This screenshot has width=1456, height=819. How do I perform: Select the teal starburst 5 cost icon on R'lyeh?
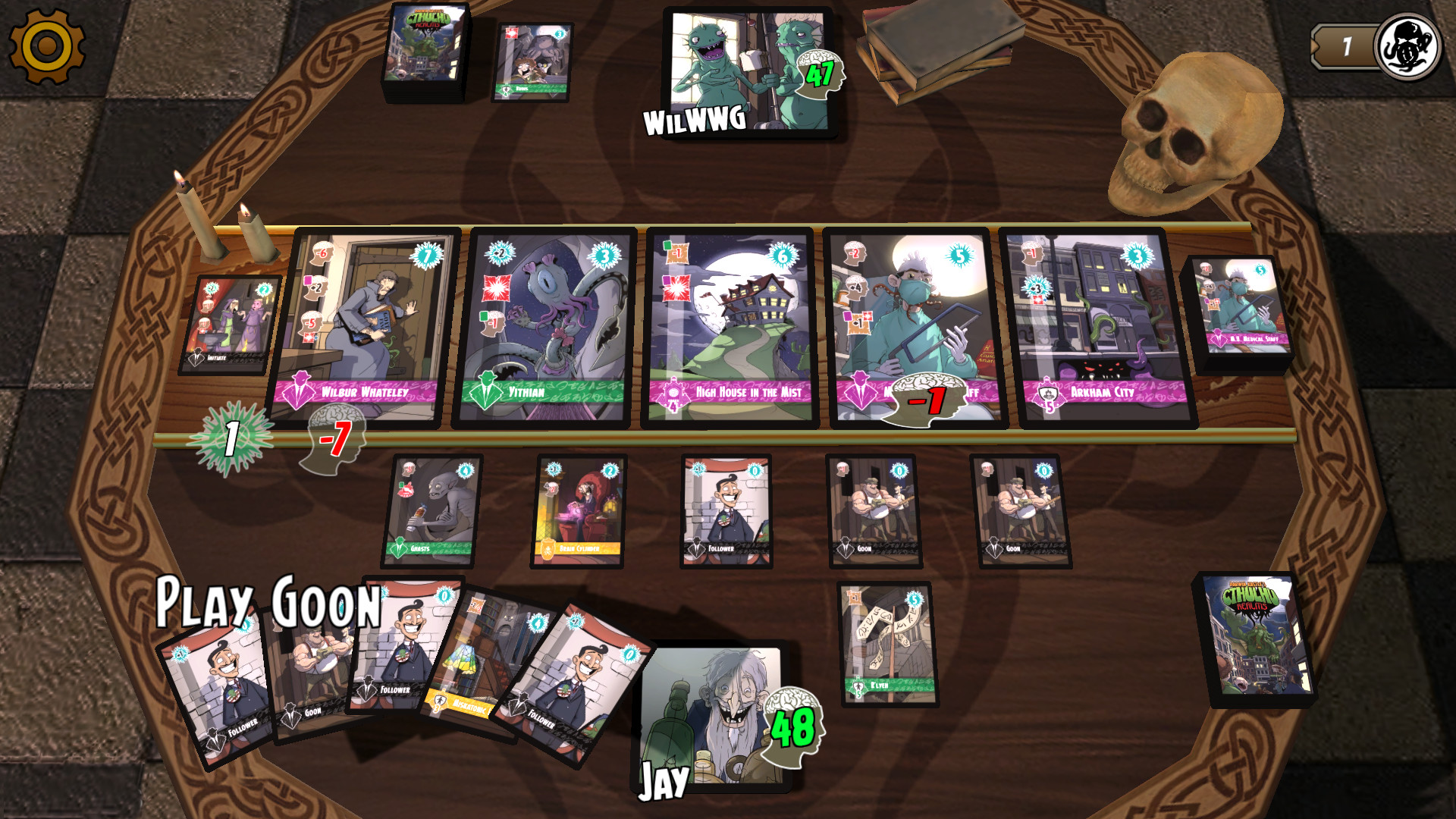click(x=916, y=598)
